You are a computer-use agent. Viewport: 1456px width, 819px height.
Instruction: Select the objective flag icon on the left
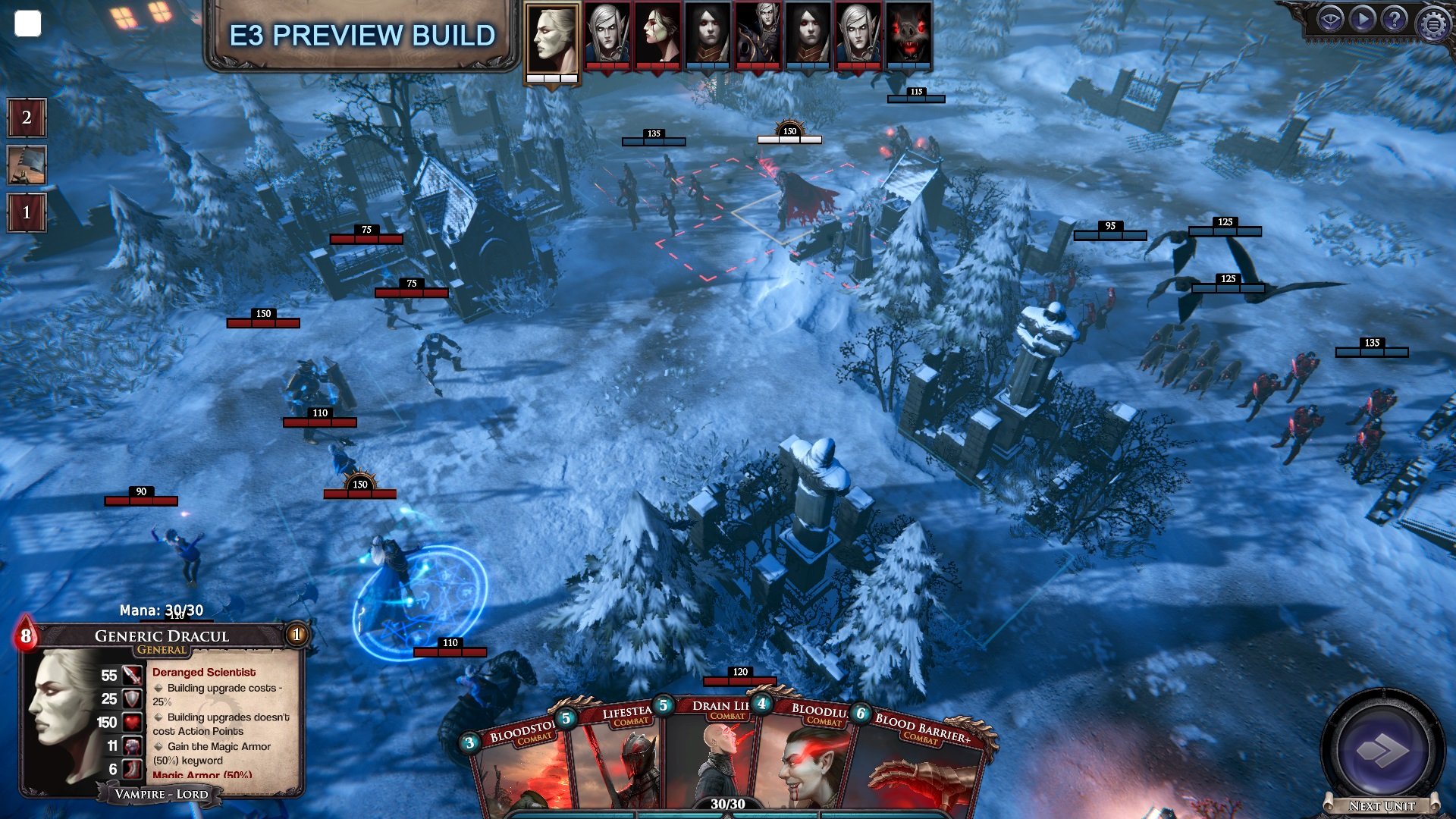(x=27, y=164)
